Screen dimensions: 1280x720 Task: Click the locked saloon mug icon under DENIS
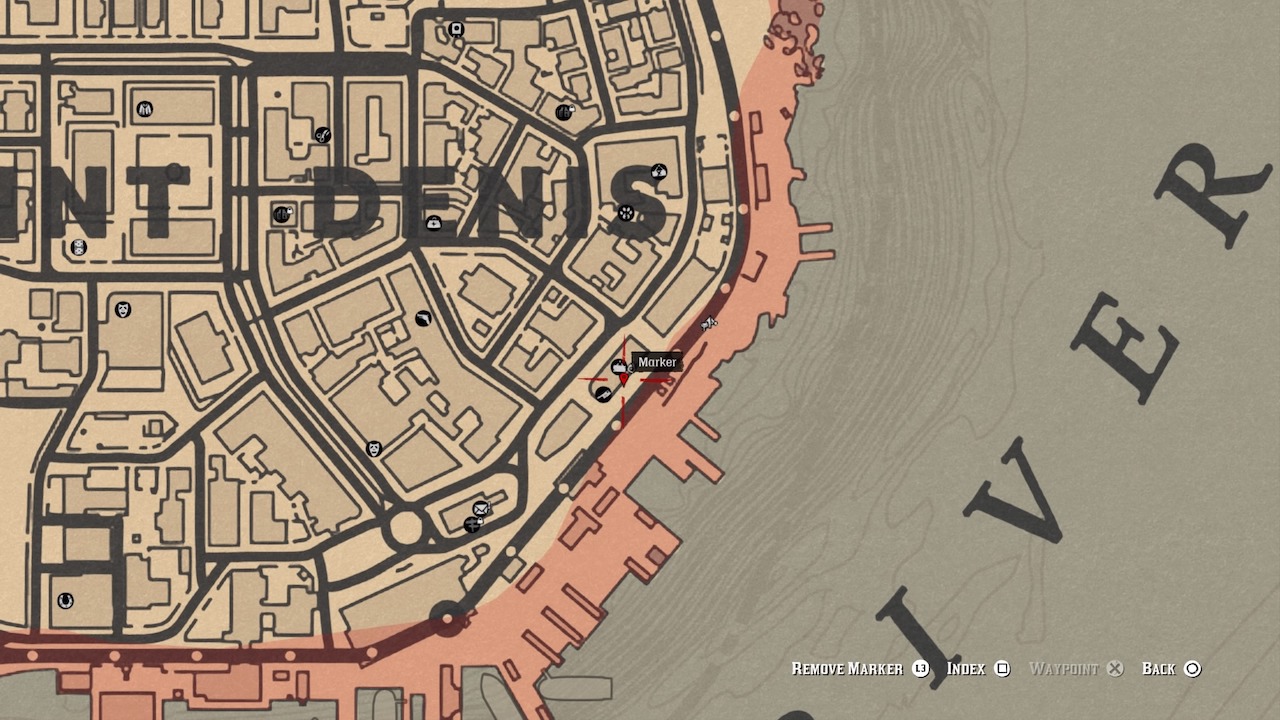click(282, 213)
